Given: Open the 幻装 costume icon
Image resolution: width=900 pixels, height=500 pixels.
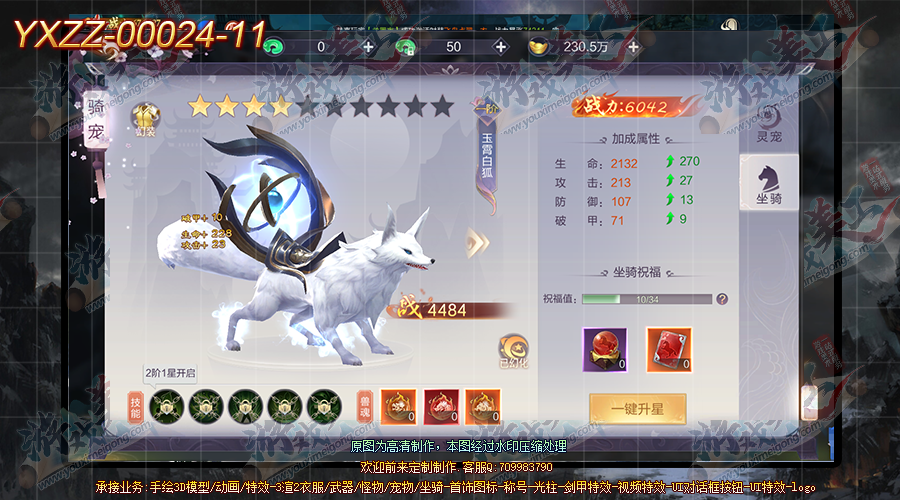Looking at the screenshot, I should pos(146,118).
